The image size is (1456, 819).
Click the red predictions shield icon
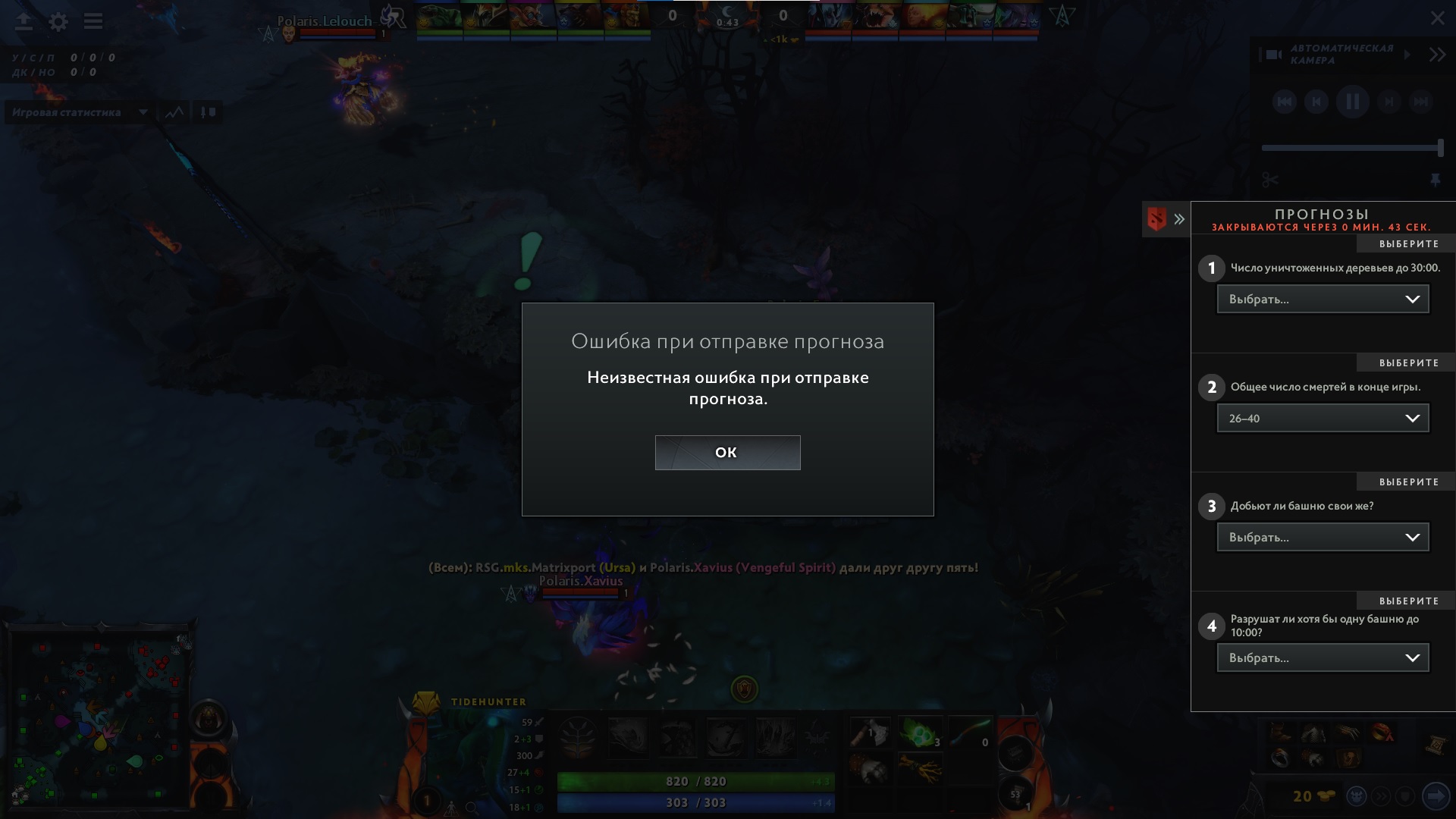(1156, 219)
